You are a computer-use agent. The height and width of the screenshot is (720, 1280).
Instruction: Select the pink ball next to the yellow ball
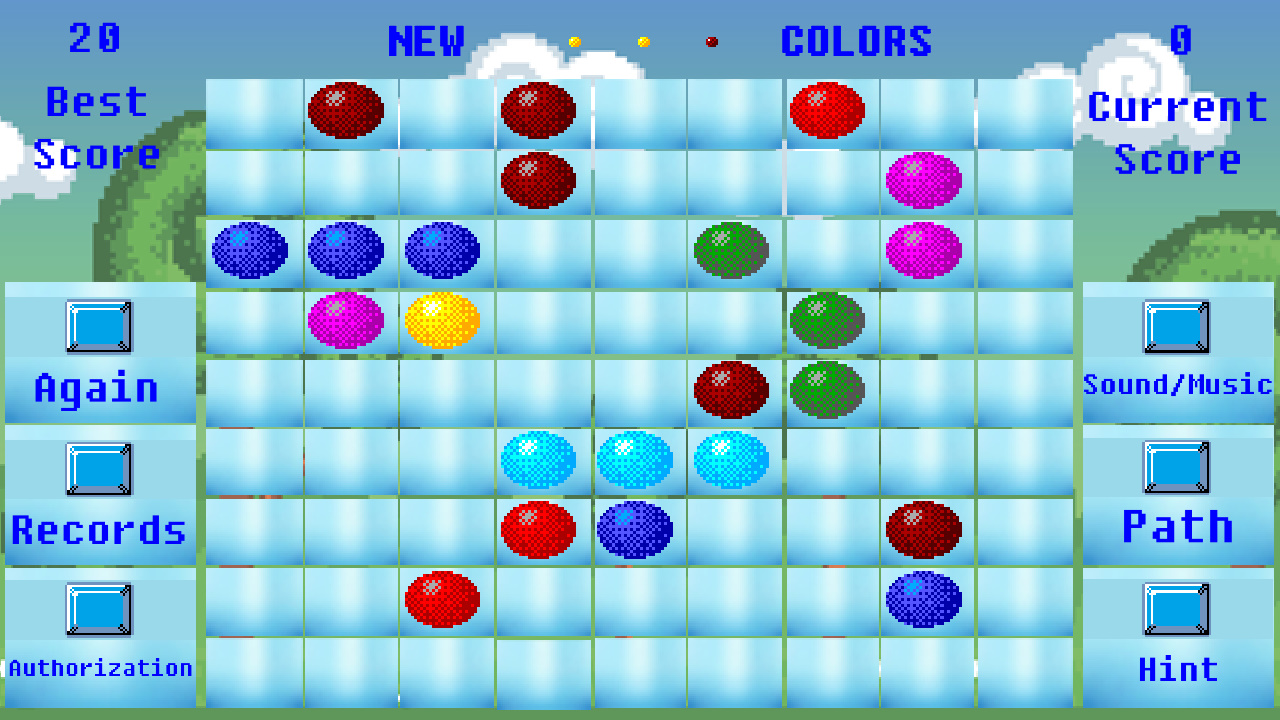point(347,320)
